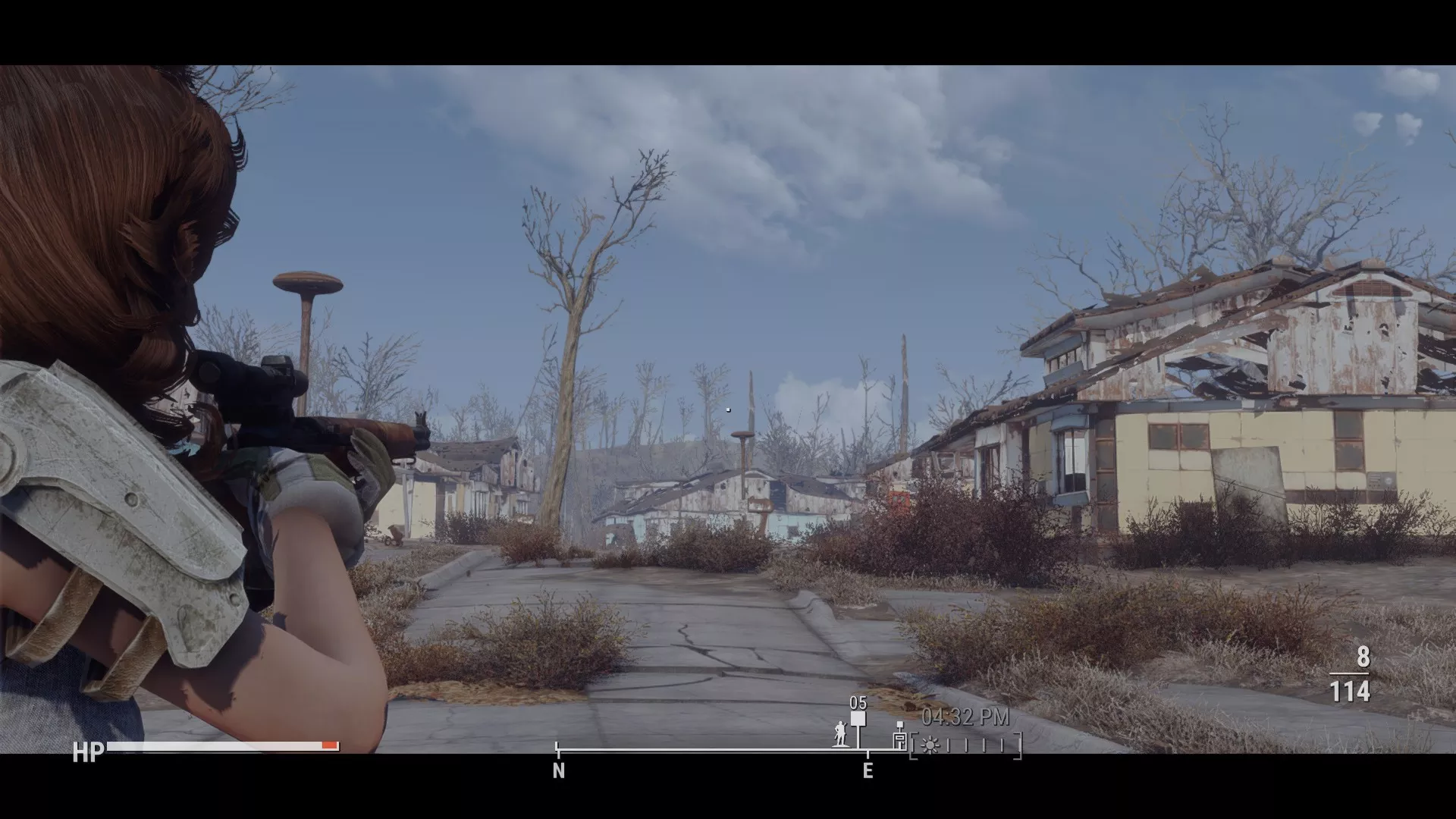Viewport: 1456px width, 819px height.
Task: Click the gas pump location marker on compass
Action: 899,736
